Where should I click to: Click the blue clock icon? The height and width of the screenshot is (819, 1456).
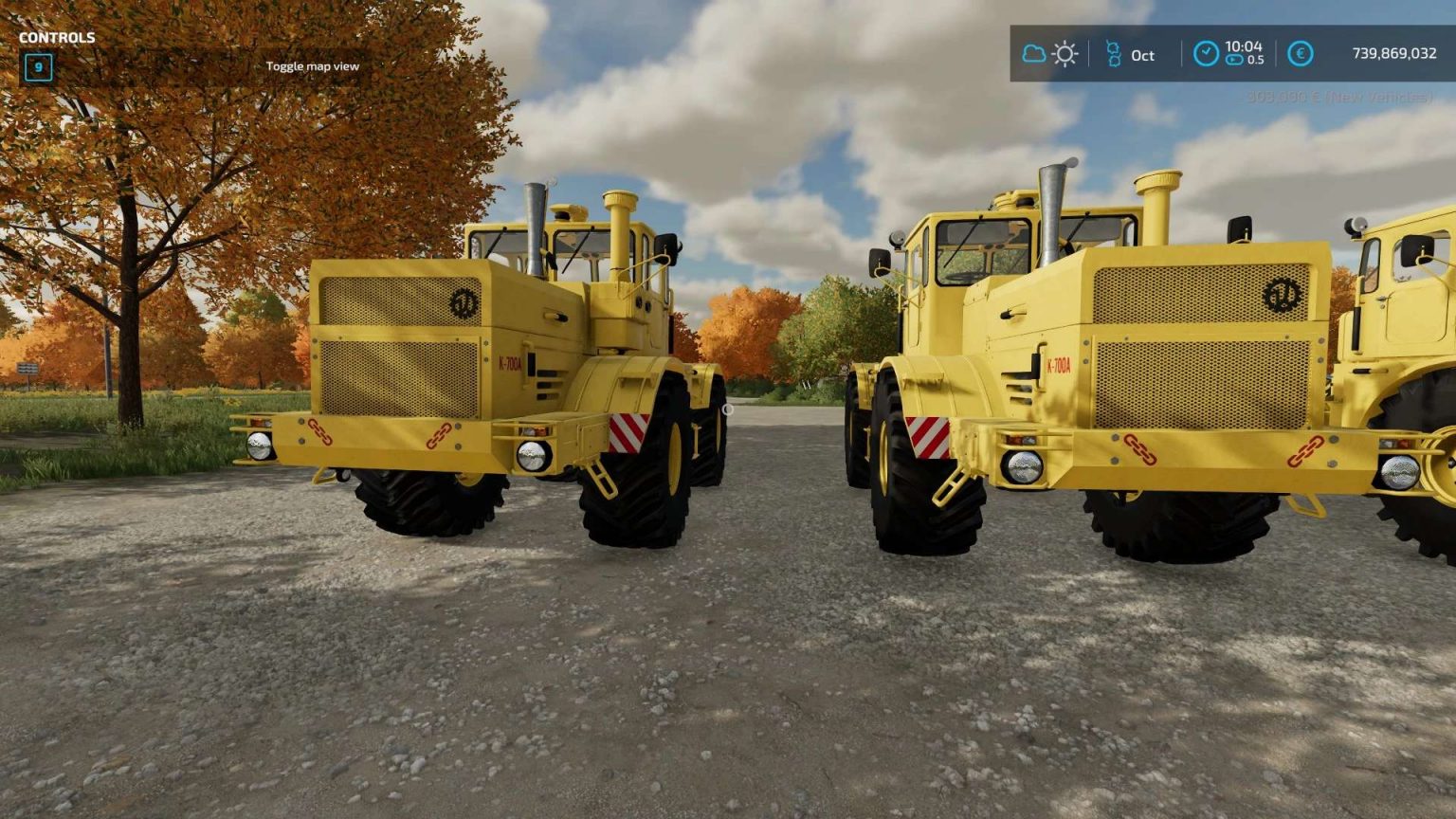point(1207,53)
